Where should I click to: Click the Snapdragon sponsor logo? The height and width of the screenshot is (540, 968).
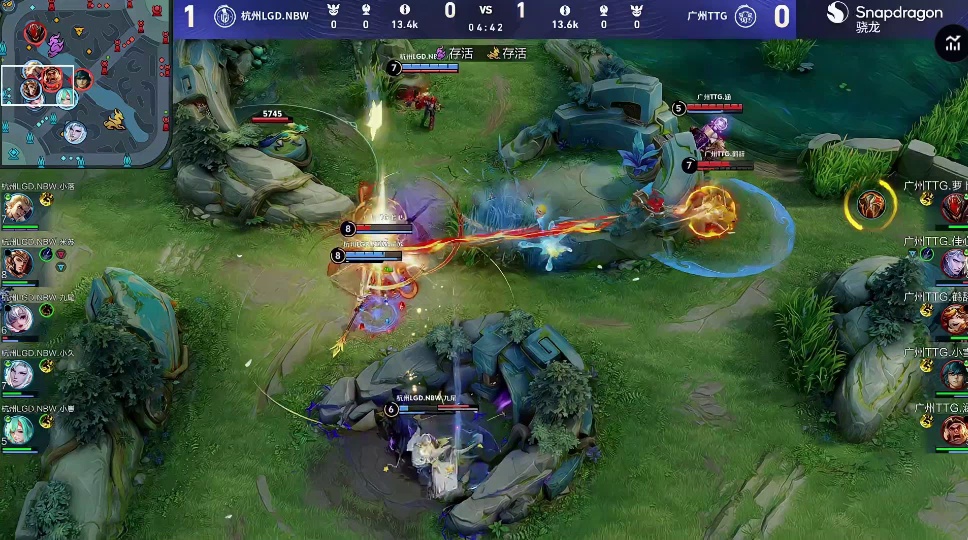coord(885,17)
